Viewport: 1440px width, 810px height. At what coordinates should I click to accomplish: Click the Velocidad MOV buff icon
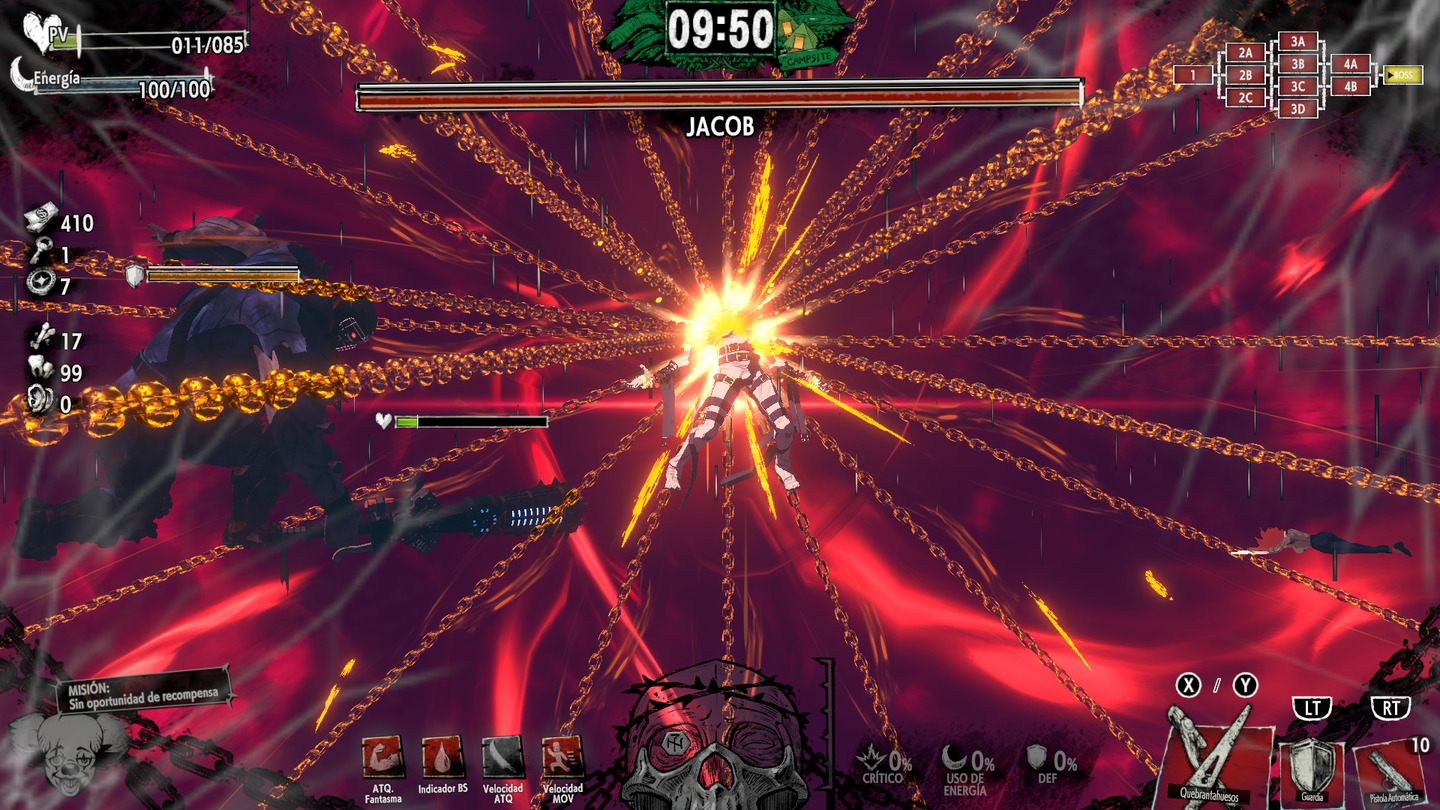pyautogui.click(x=562, y=757)
